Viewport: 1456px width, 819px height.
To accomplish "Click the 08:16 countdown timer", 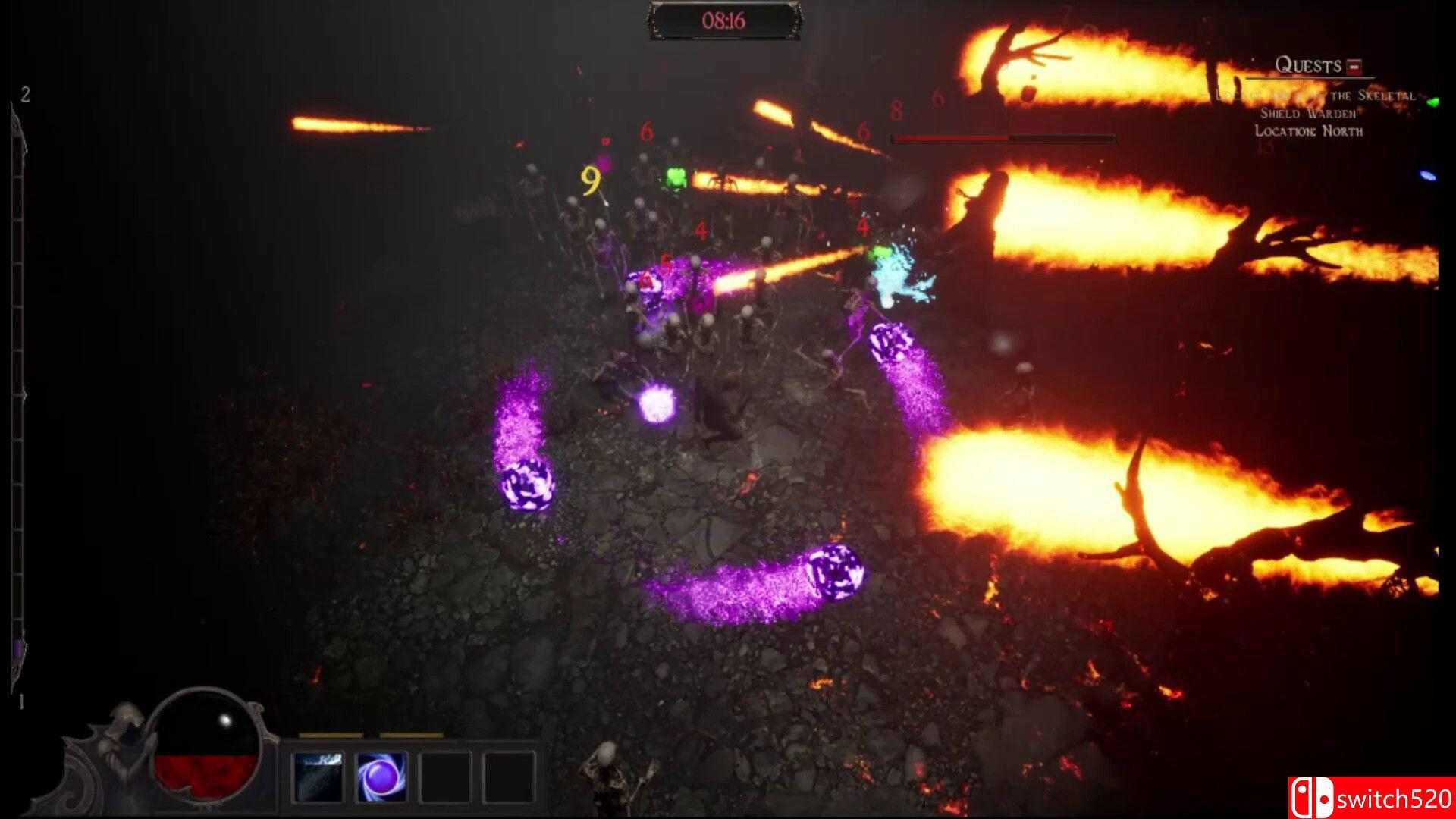I will (x=724, y=20).
